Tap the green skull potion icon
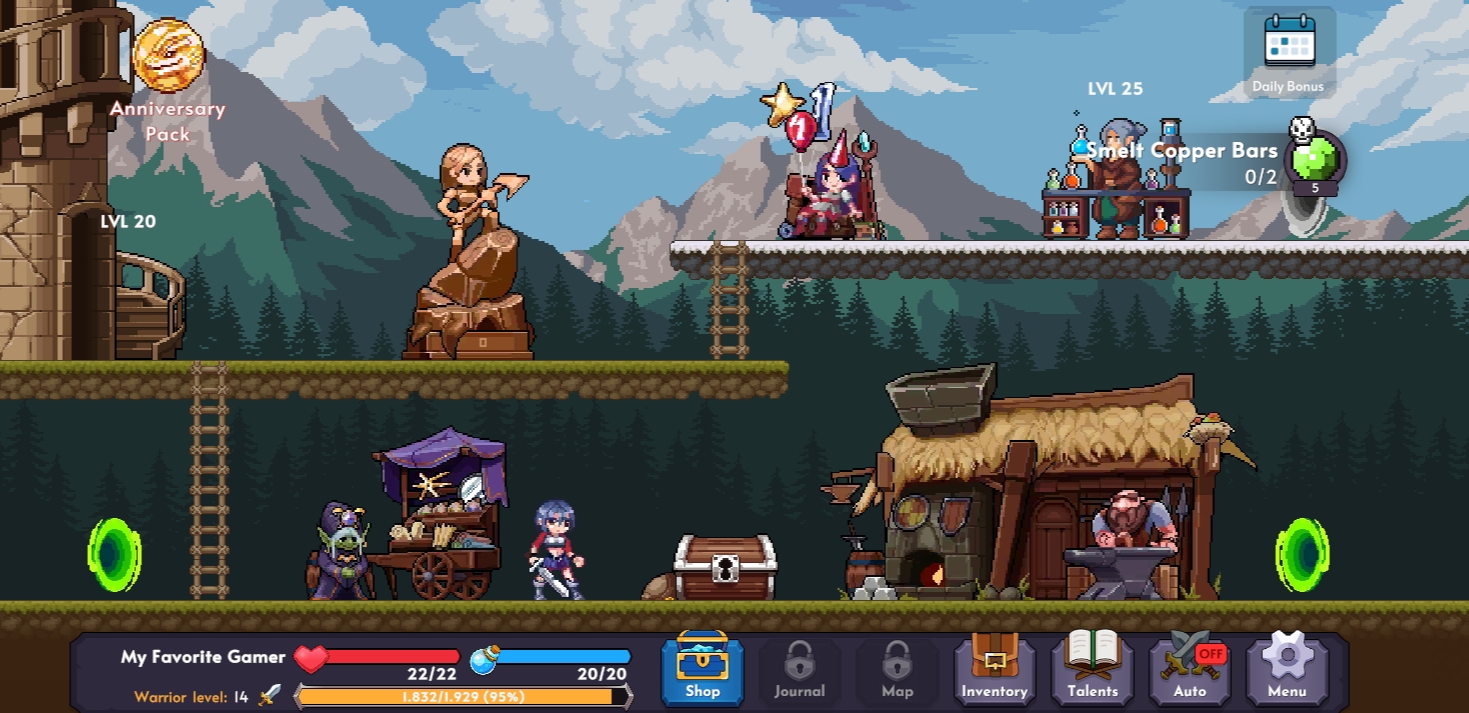Screen dimensions: 1469x713 [1315, 159]
